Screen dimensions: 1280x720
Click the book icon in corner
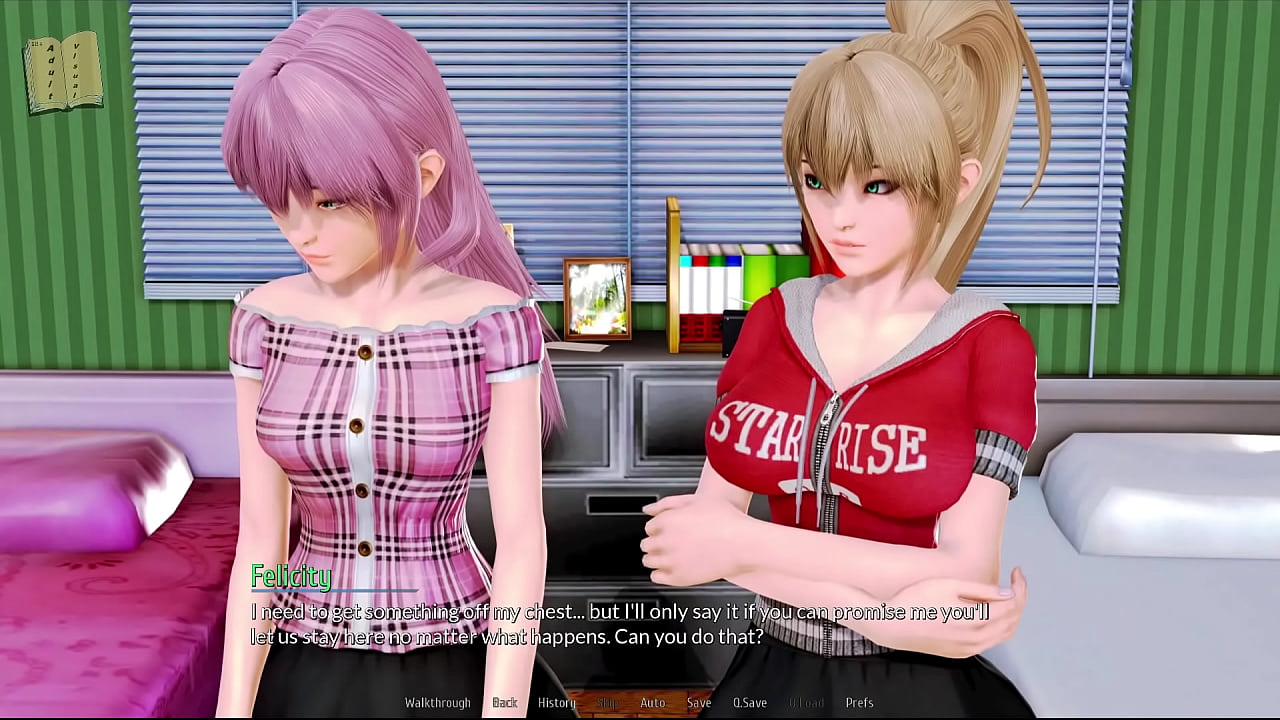coord(64,72)
